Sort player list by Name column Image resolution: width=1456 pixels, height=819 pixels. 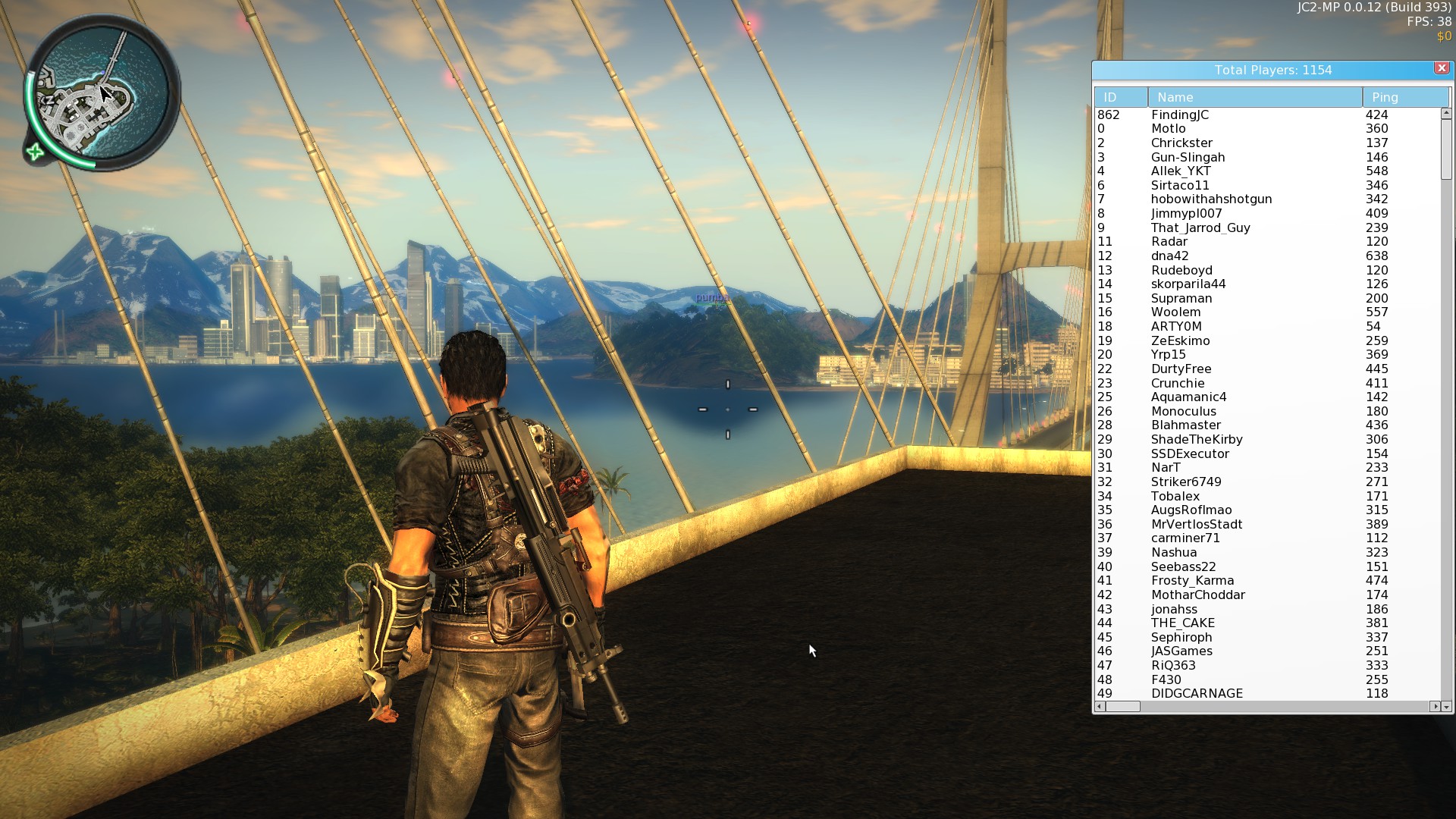coord(1254,97)
